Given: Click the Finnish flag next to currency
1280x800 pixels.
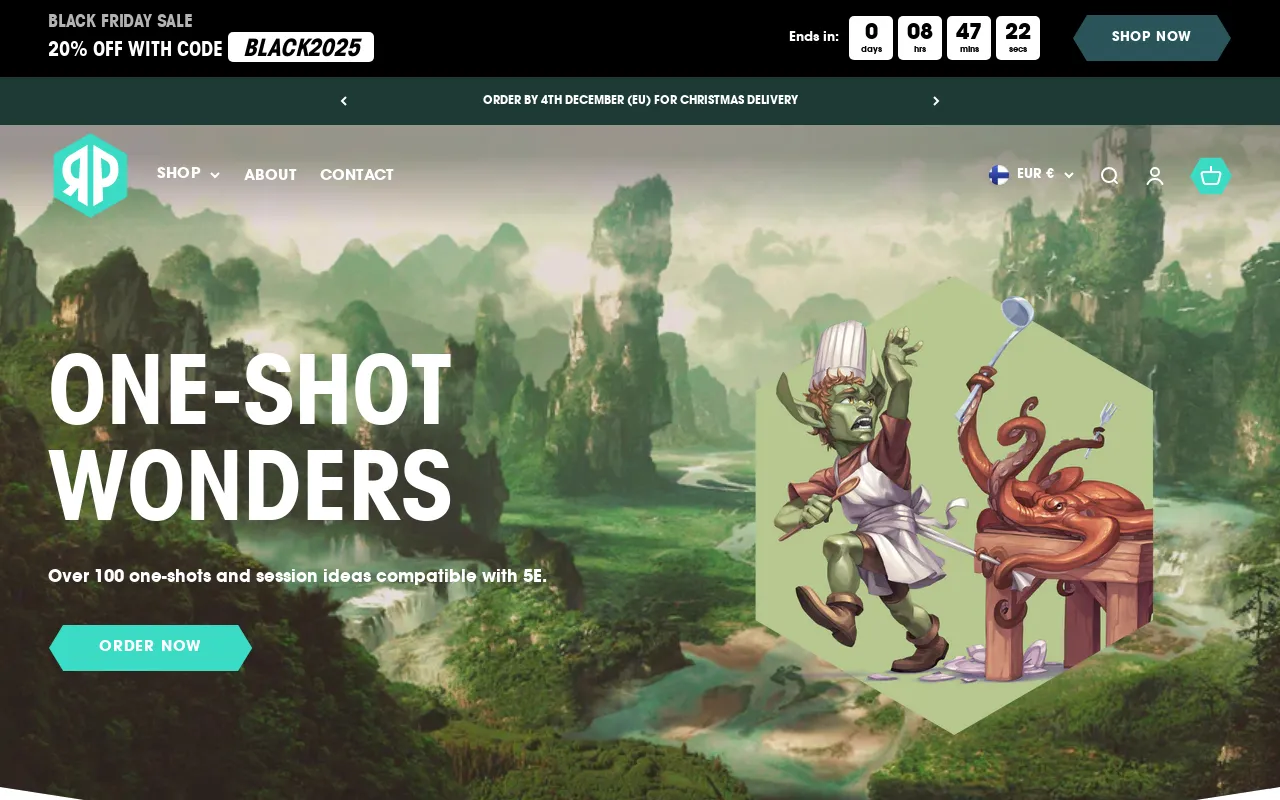Looking at the screenshot, I should (998, 174).
